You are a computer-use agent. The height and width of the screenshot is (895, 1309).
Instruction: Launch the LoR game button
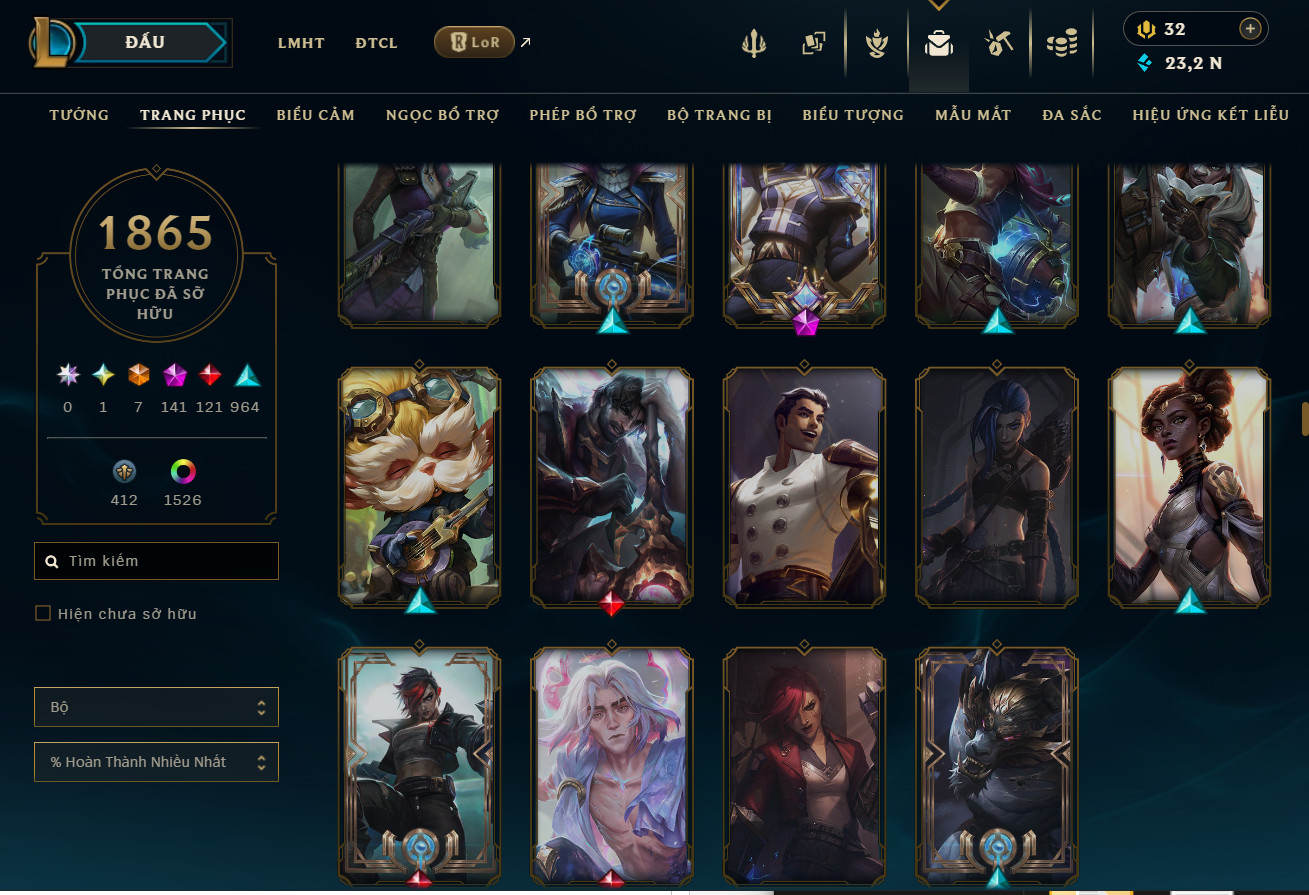[474, 42]
